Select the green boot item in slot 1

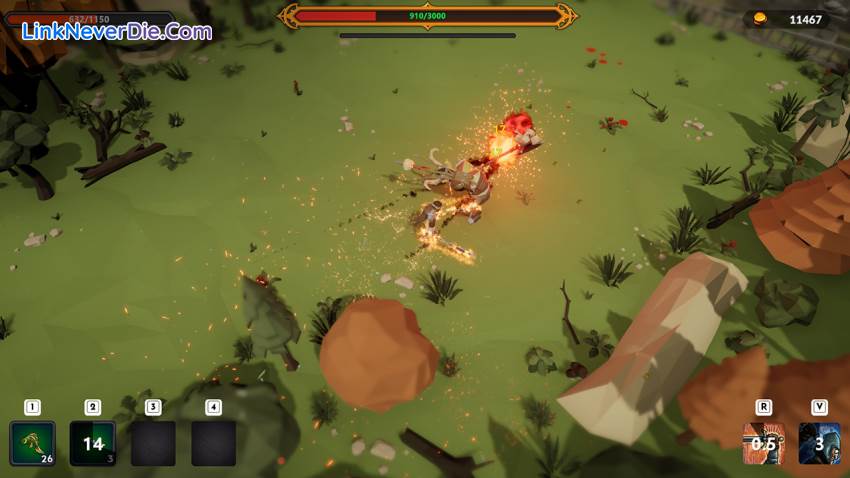(x=32, y=443)
